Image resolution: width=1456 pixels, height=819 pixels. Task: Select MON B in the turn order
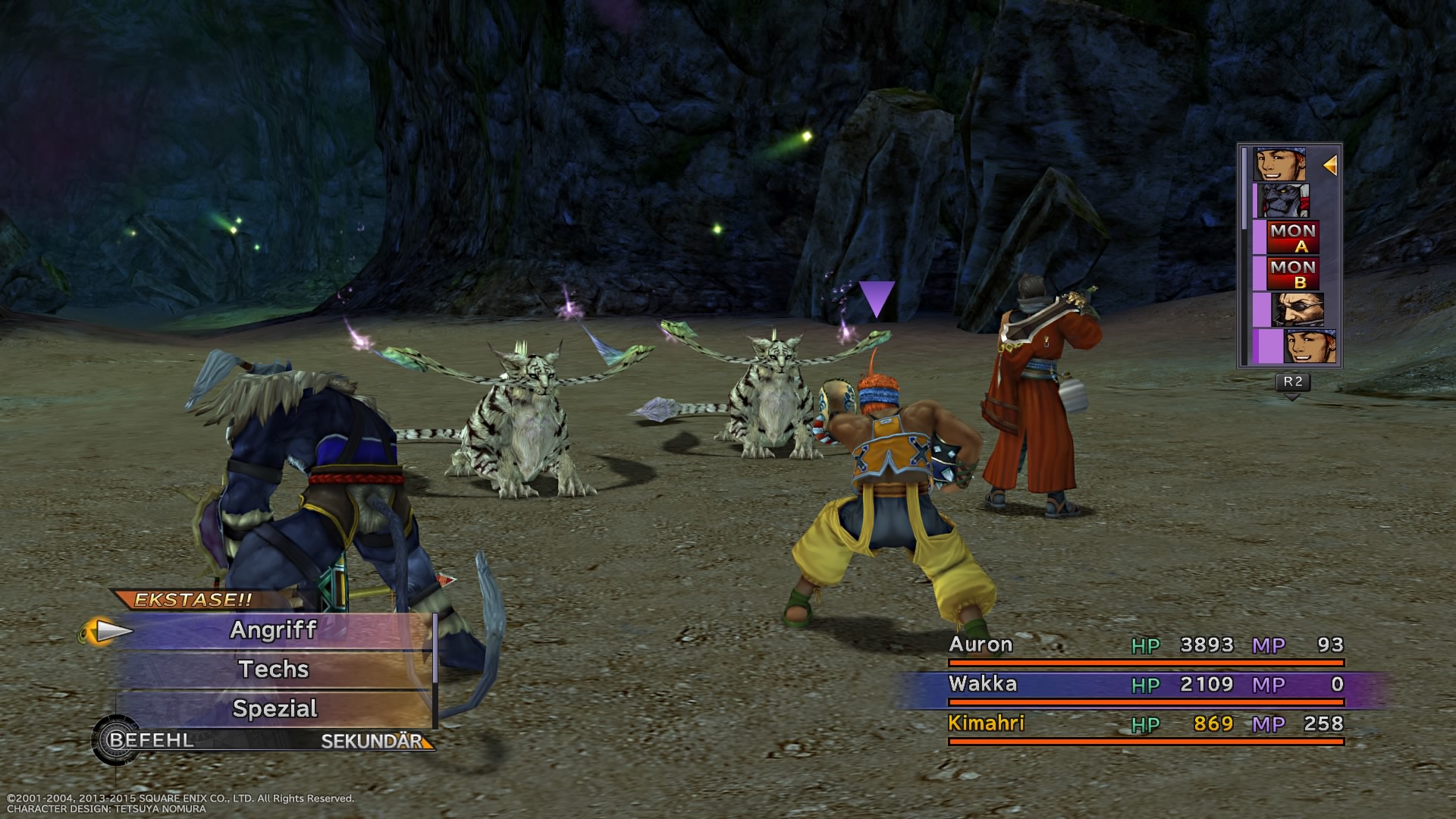coord(1294,274)
